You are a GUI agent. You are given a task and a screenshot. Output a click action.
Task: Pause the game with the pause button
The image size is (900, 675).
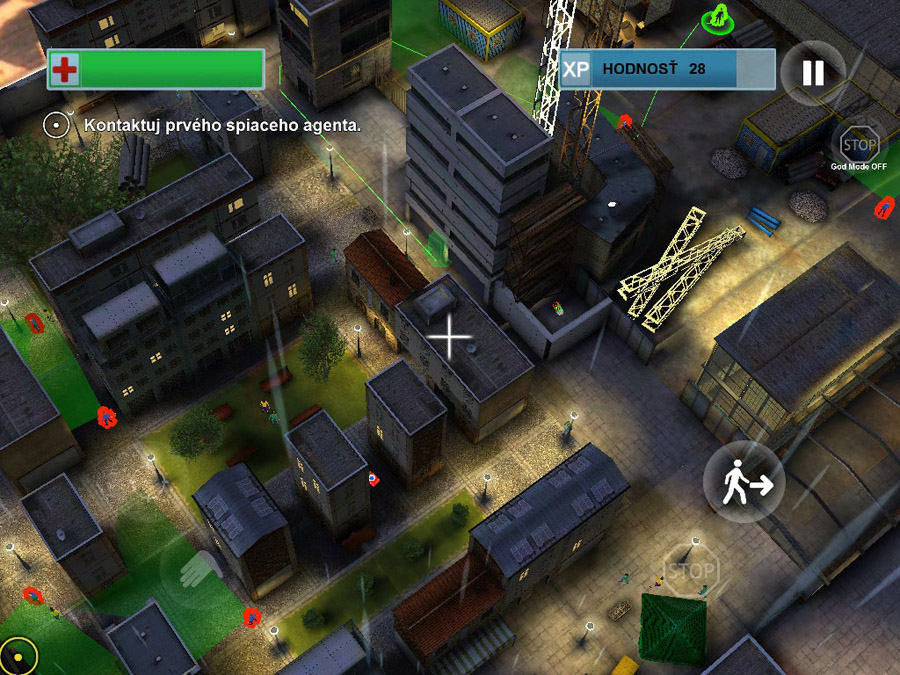[x=812, y=72]
